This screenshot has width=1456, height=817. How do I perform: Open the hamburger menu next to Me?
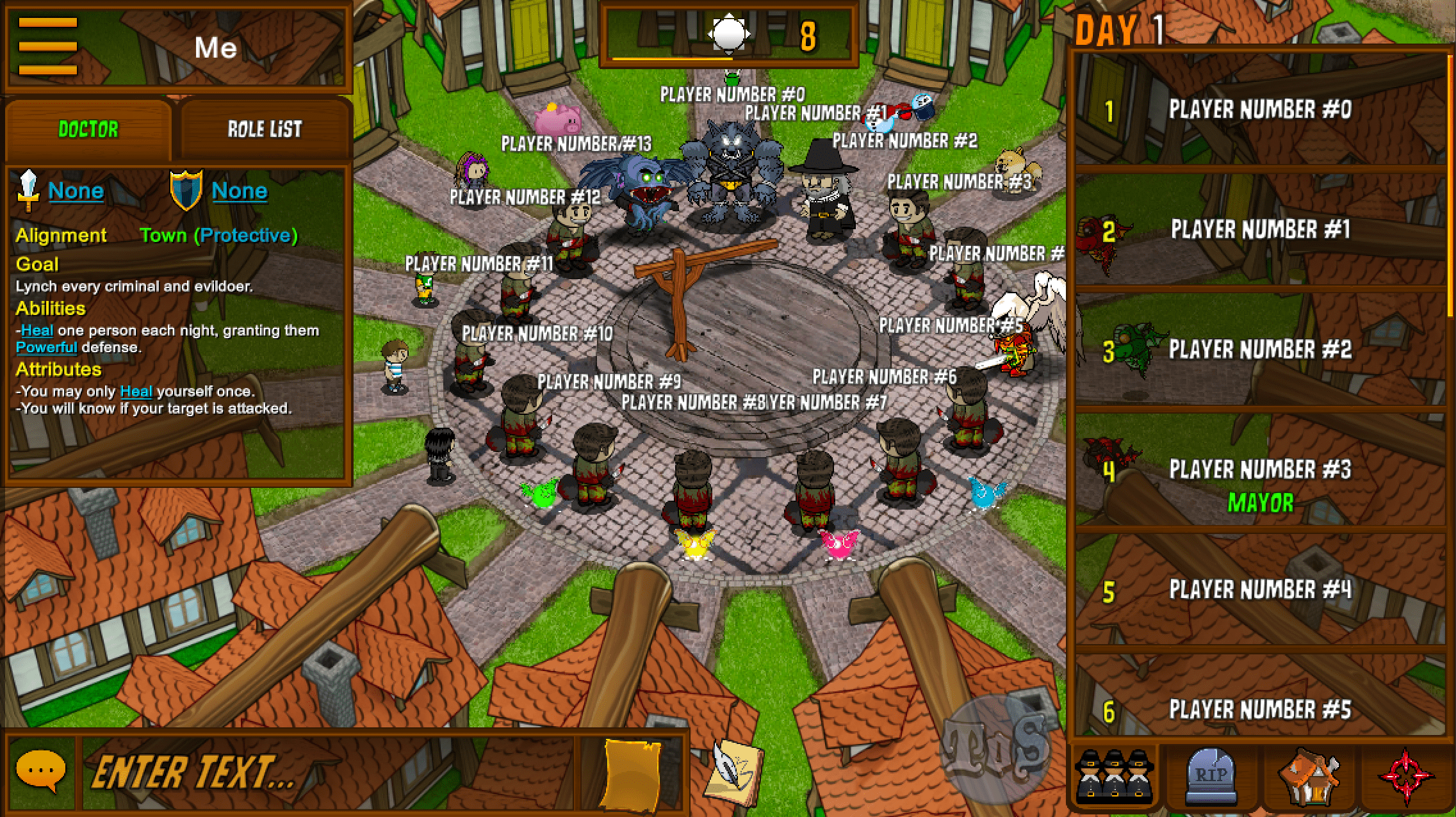tap(47, 46)
